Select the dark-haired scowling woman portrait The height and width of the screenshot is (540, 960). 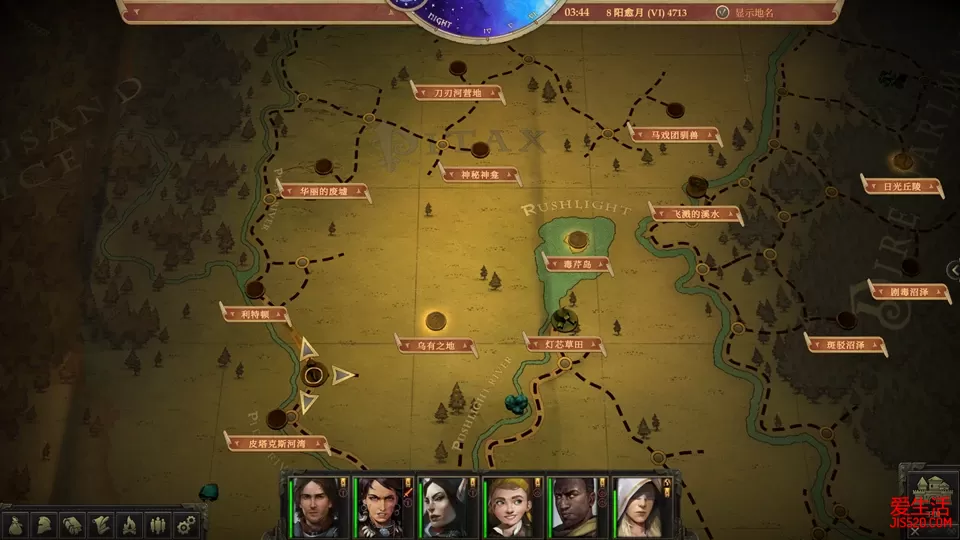click(381, 507)
